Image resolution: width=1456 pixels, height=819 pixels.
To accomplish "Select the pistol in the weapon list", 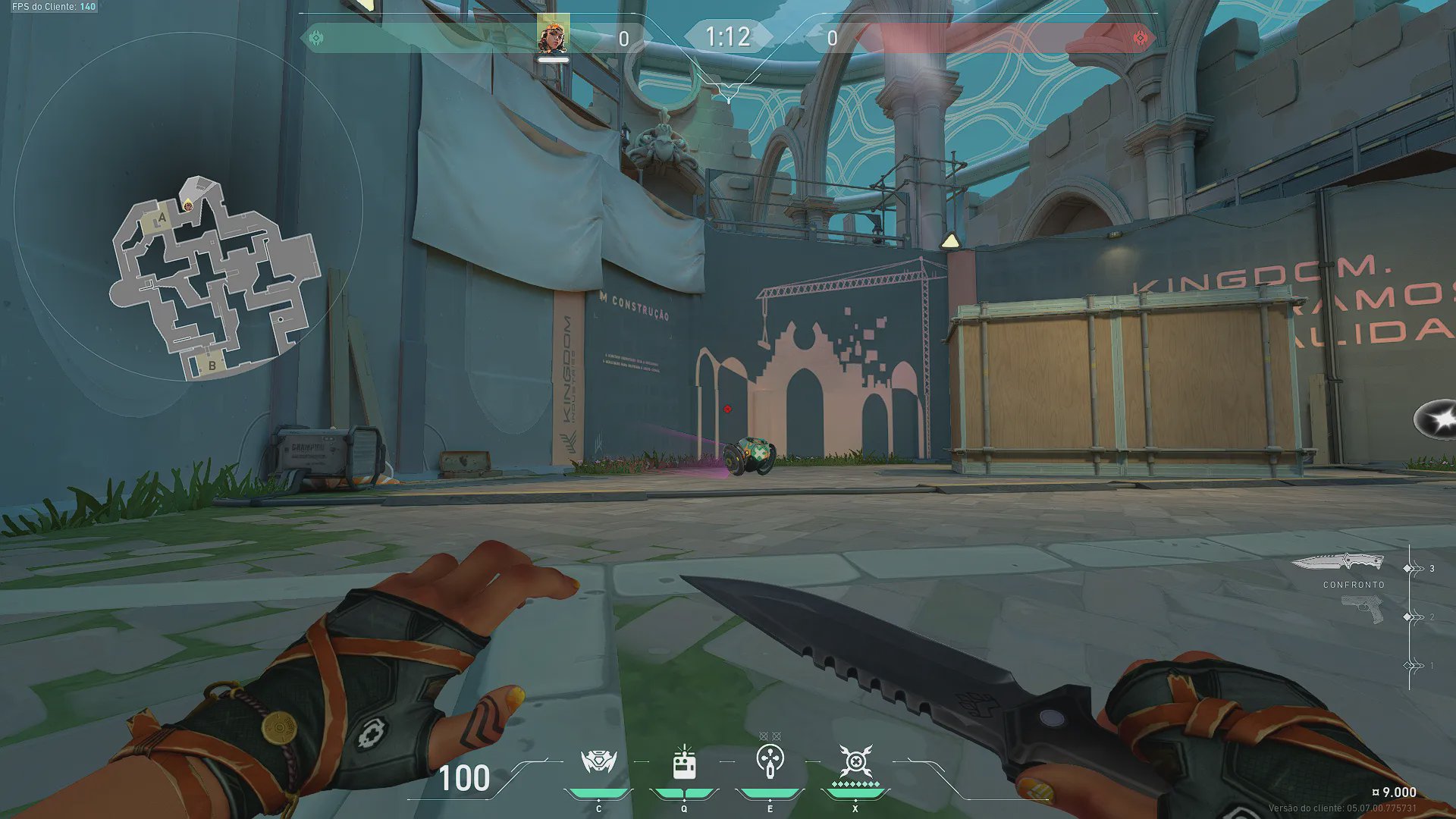I will click(1362, 609).
